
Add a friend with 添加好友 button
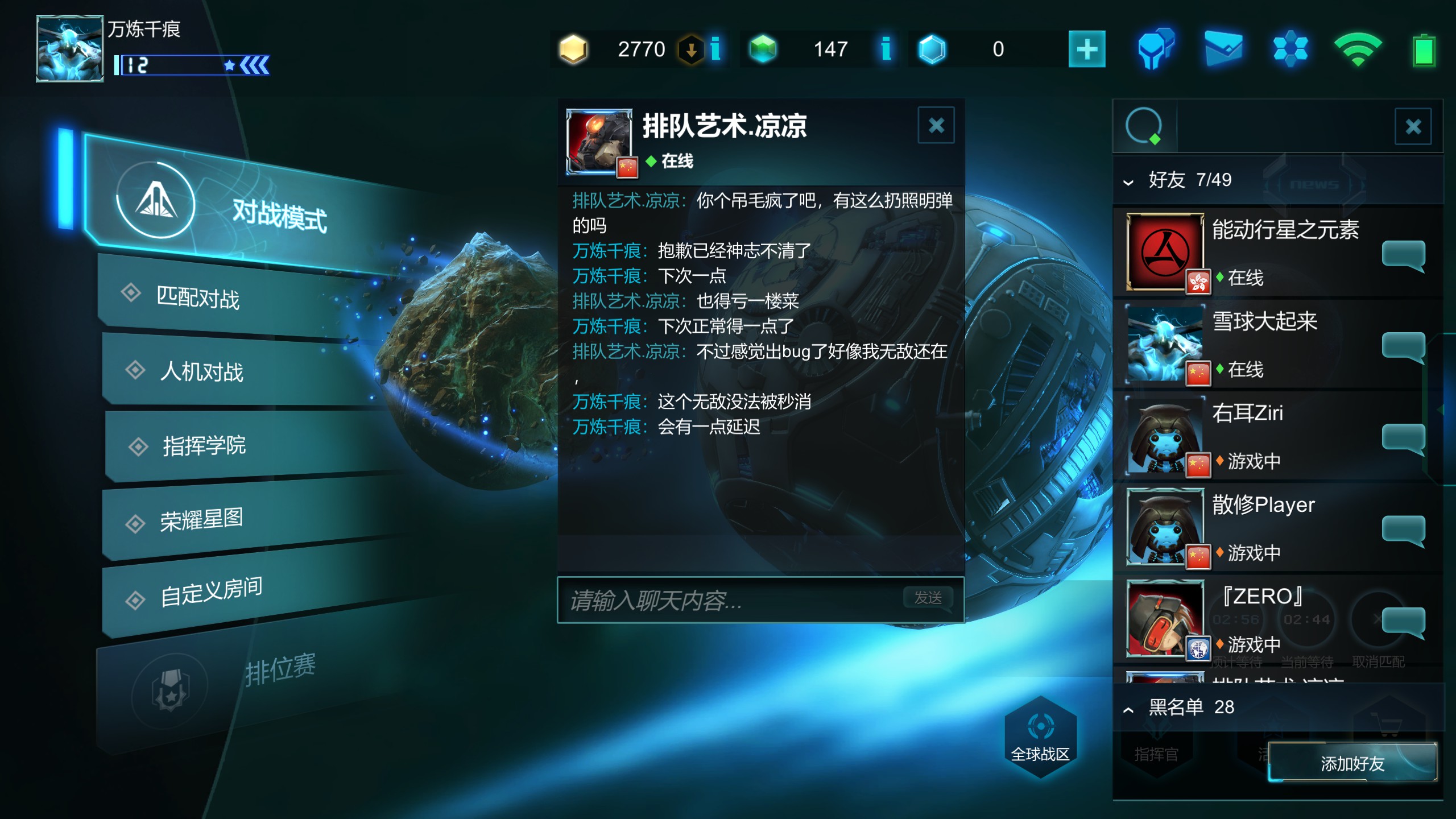tap(1352, 763)
